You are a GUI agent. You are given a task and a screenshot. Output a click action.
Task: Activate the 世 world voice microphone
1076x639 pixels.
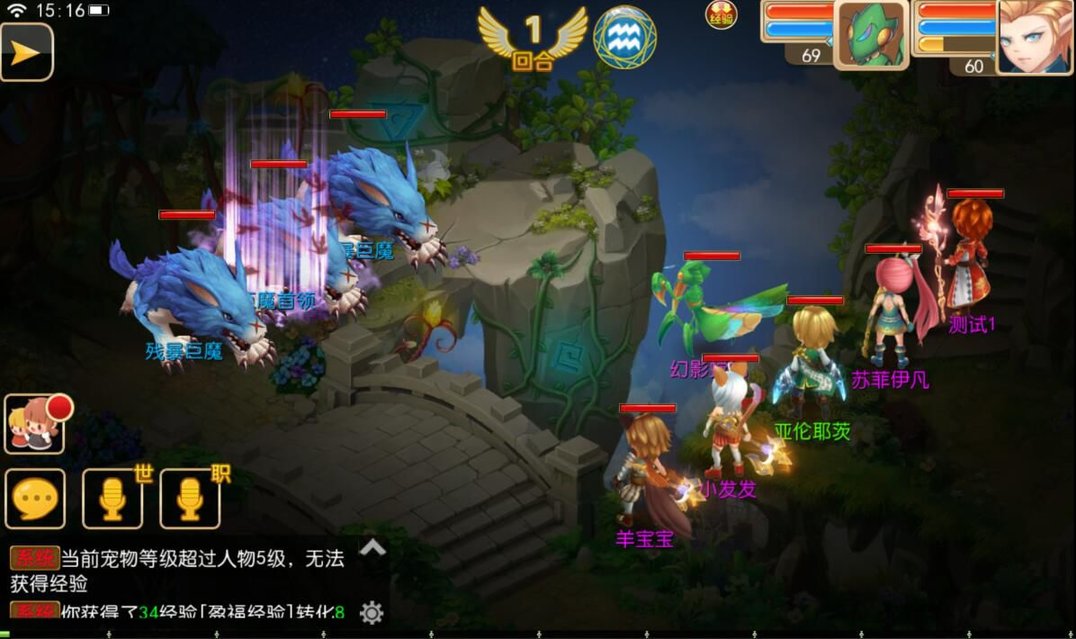click(112, 498)
